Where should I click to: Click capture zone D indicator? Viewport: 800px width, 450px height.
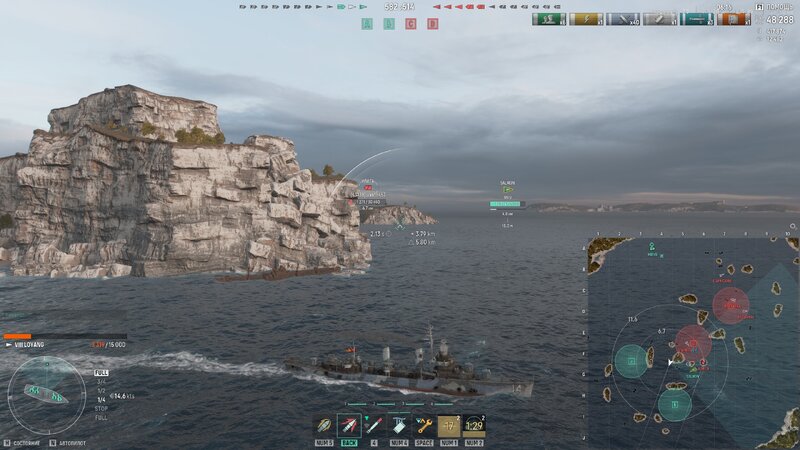point(432,24)
